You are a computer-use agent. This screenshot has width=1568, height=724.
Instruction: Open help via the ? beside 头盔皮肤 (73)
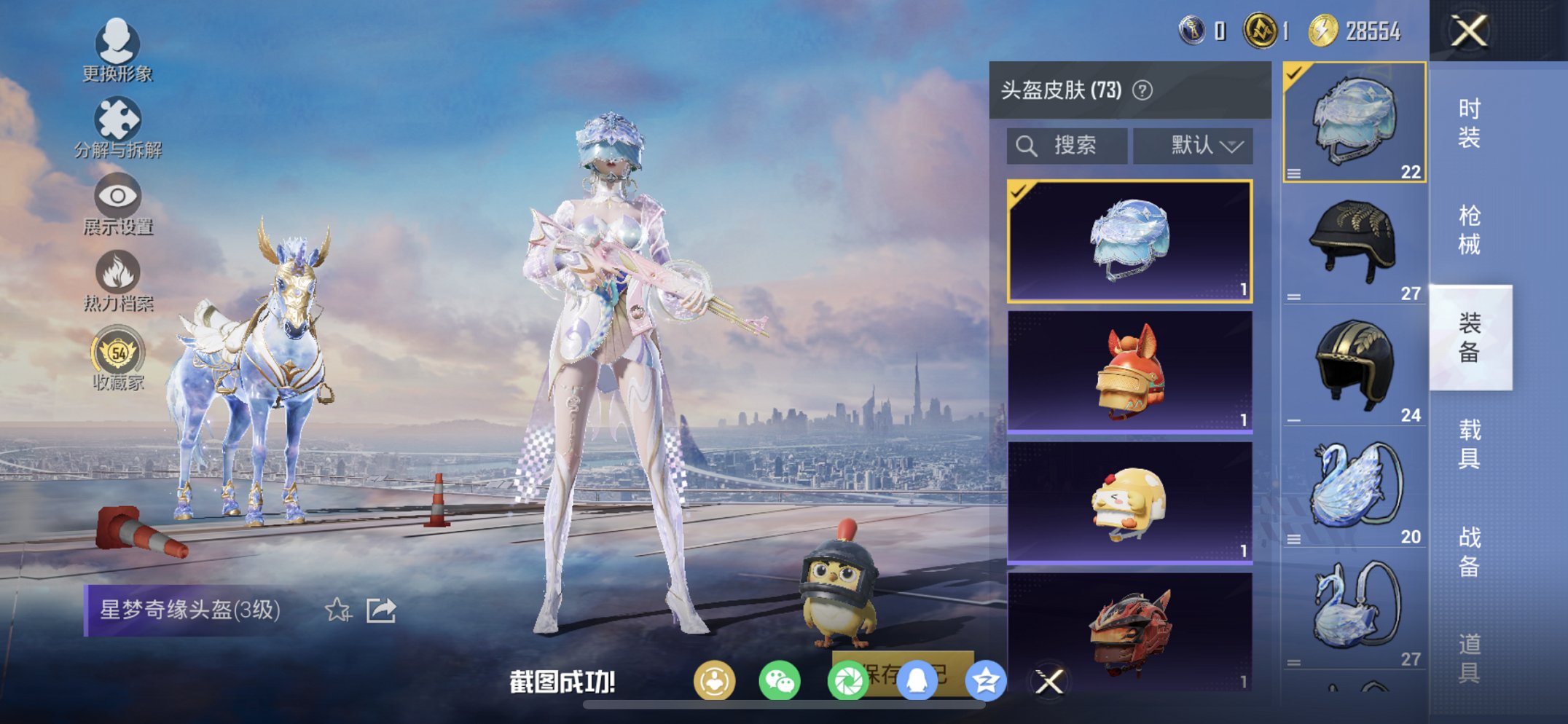tap(1142, 90)
